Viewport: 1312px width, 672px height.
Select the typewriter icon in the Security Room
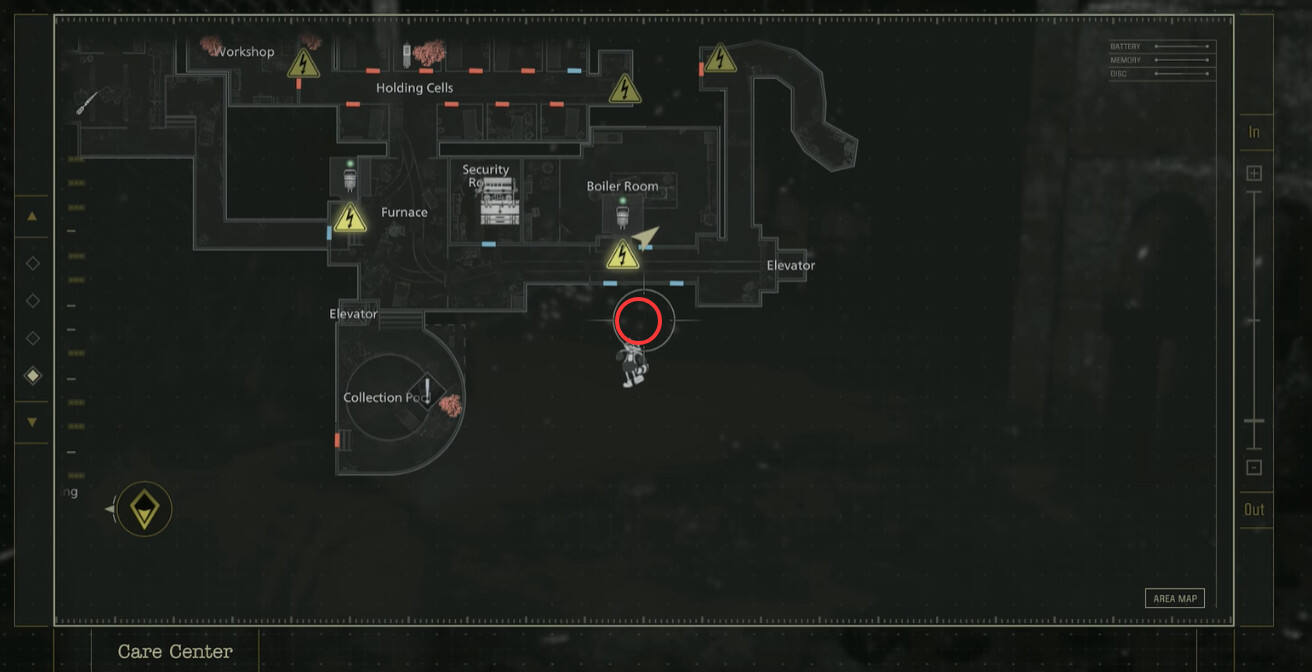tap(499, 203)
